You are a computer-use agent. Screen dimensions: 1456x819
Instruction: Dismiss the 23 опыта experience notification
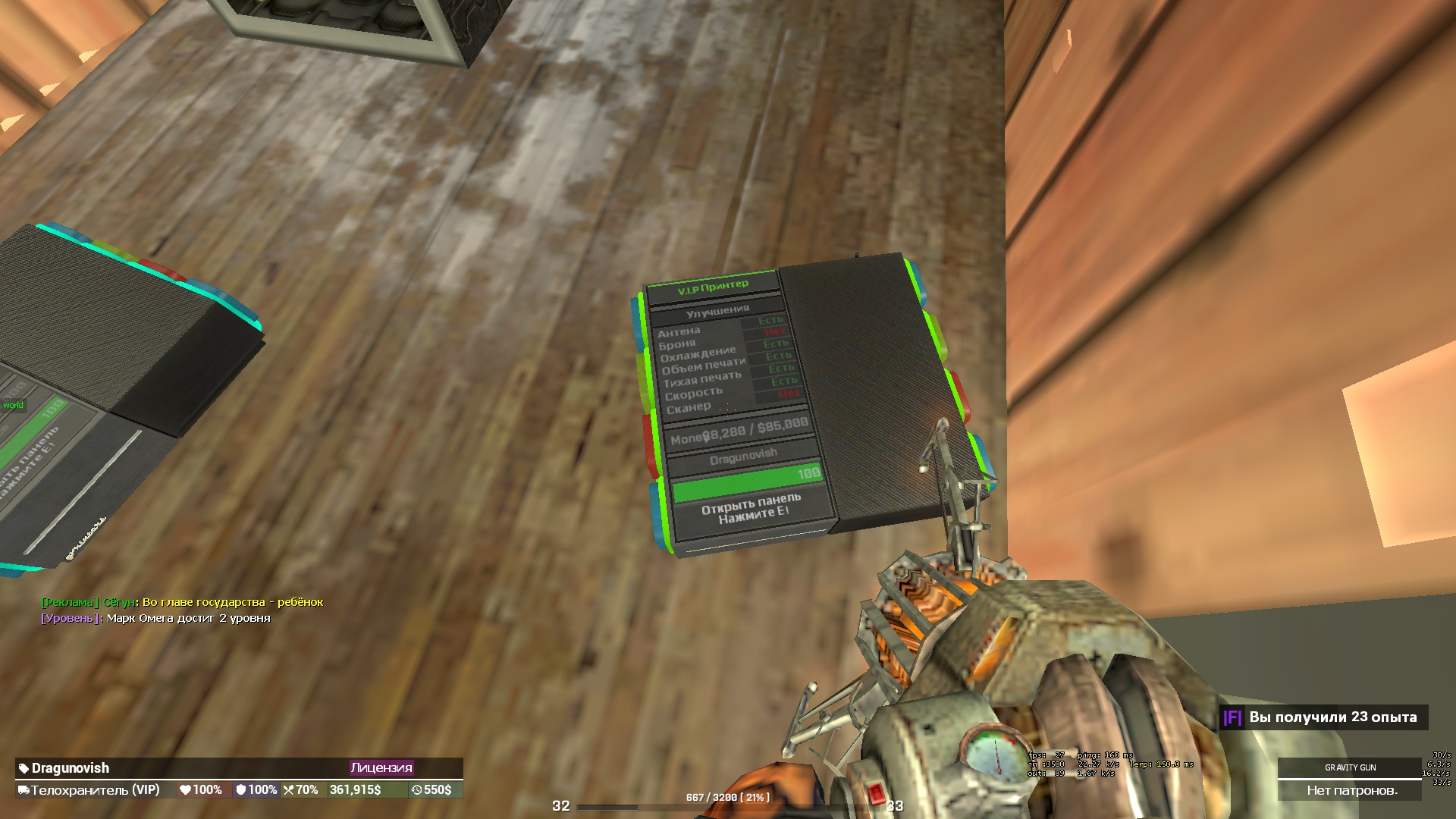[x=1323, y=717]
